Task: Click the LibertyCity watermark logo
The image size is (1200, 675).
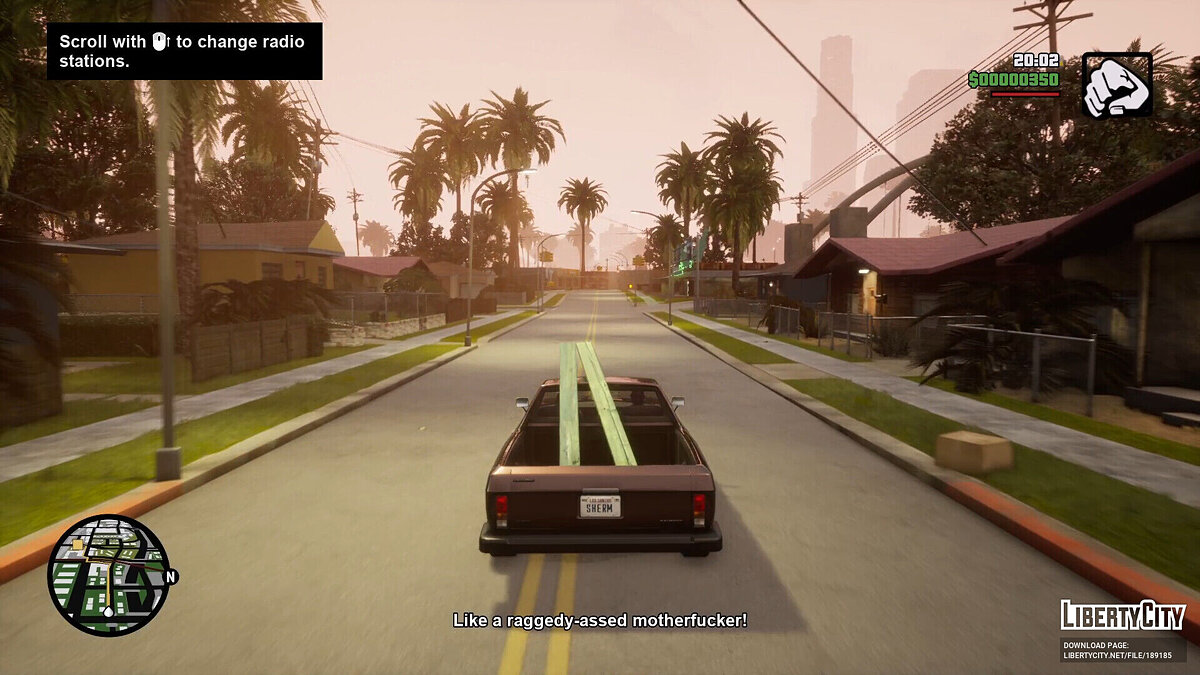Action: coord(1123,615)
